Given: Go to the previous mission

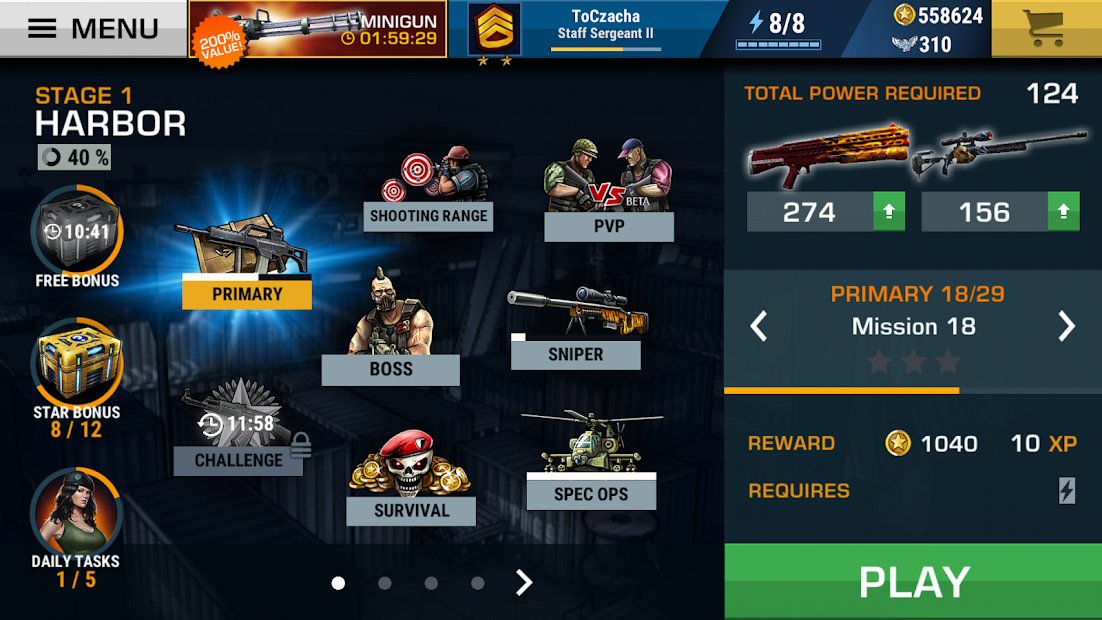Looking at the screenshot, I should 759,326.
